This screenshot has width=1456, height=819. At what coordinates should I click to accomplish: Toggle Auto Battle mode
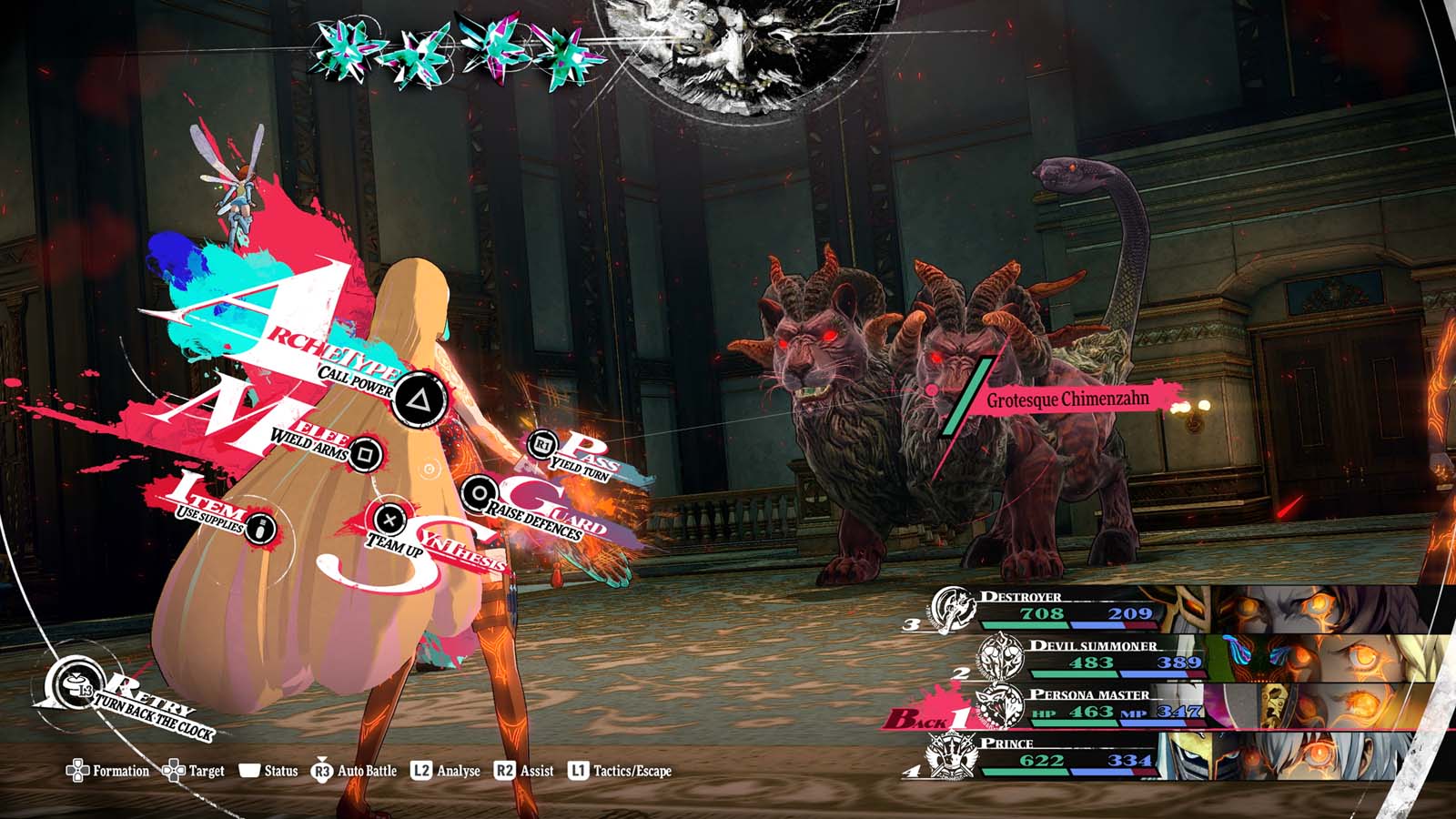point(355,771)
